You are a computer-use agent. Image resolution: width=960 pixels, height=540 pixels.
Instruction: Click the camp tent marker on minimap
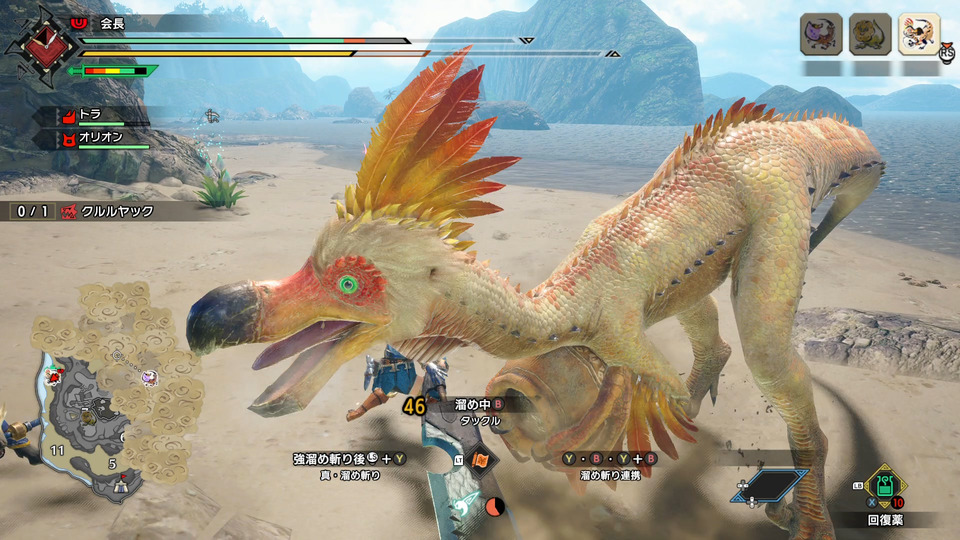pos(122,483)
